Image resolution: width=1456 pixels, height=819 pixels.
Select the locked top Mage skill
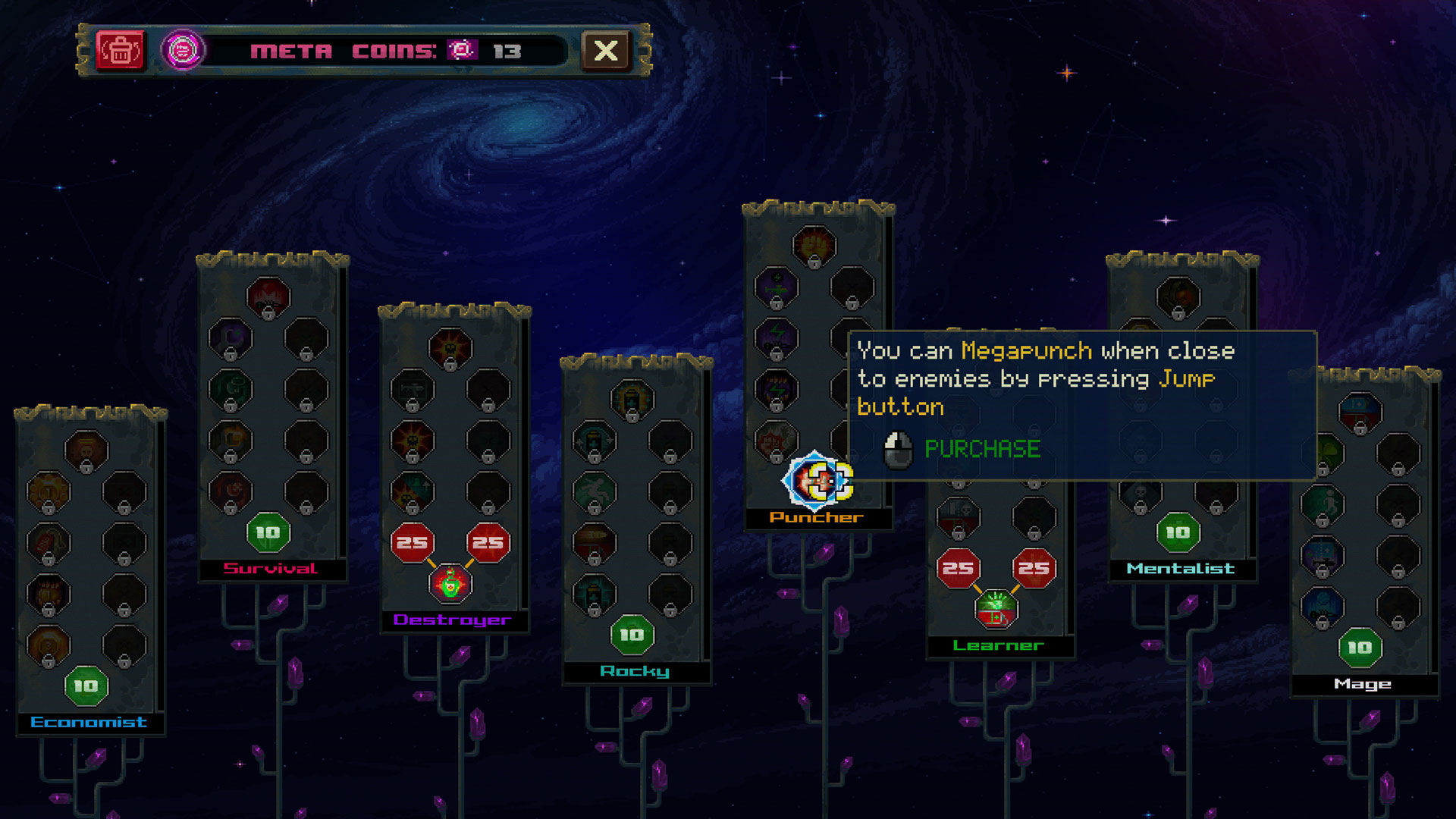pos(1360,412)
